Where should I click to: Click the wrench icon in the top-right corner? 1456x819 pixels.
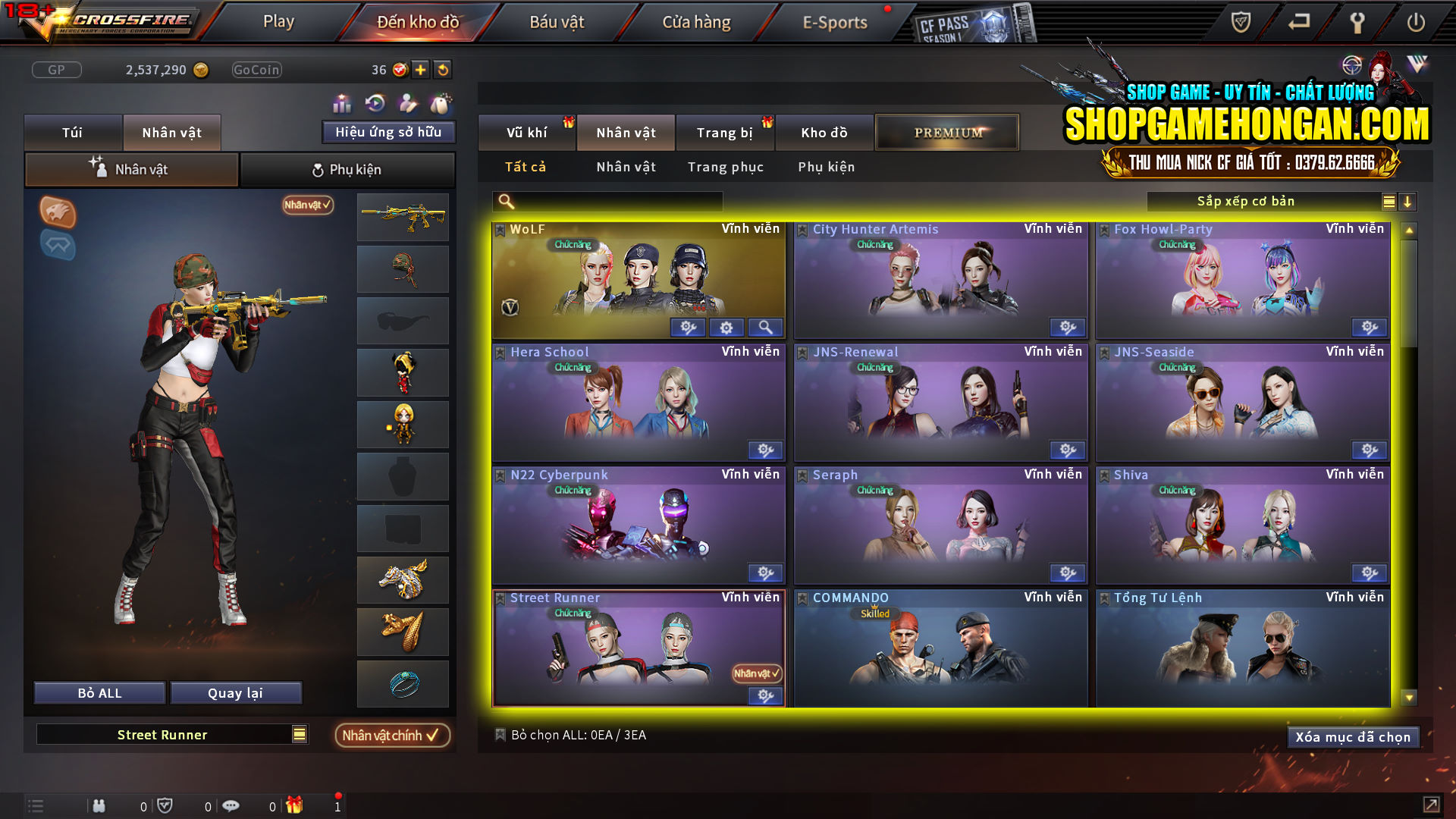1357,23
